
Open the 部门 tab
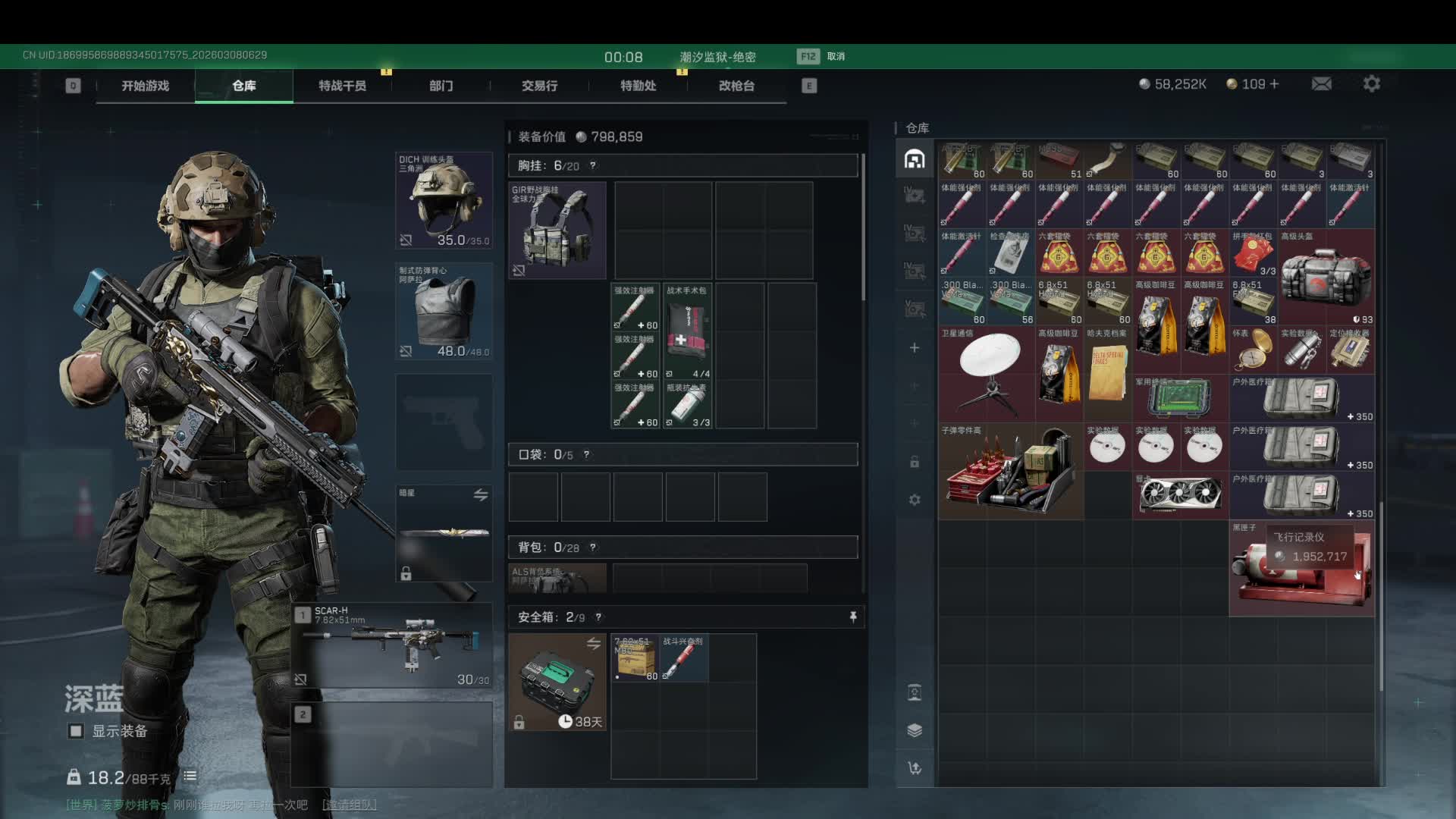pyautogui.click(x=441, y=86)
